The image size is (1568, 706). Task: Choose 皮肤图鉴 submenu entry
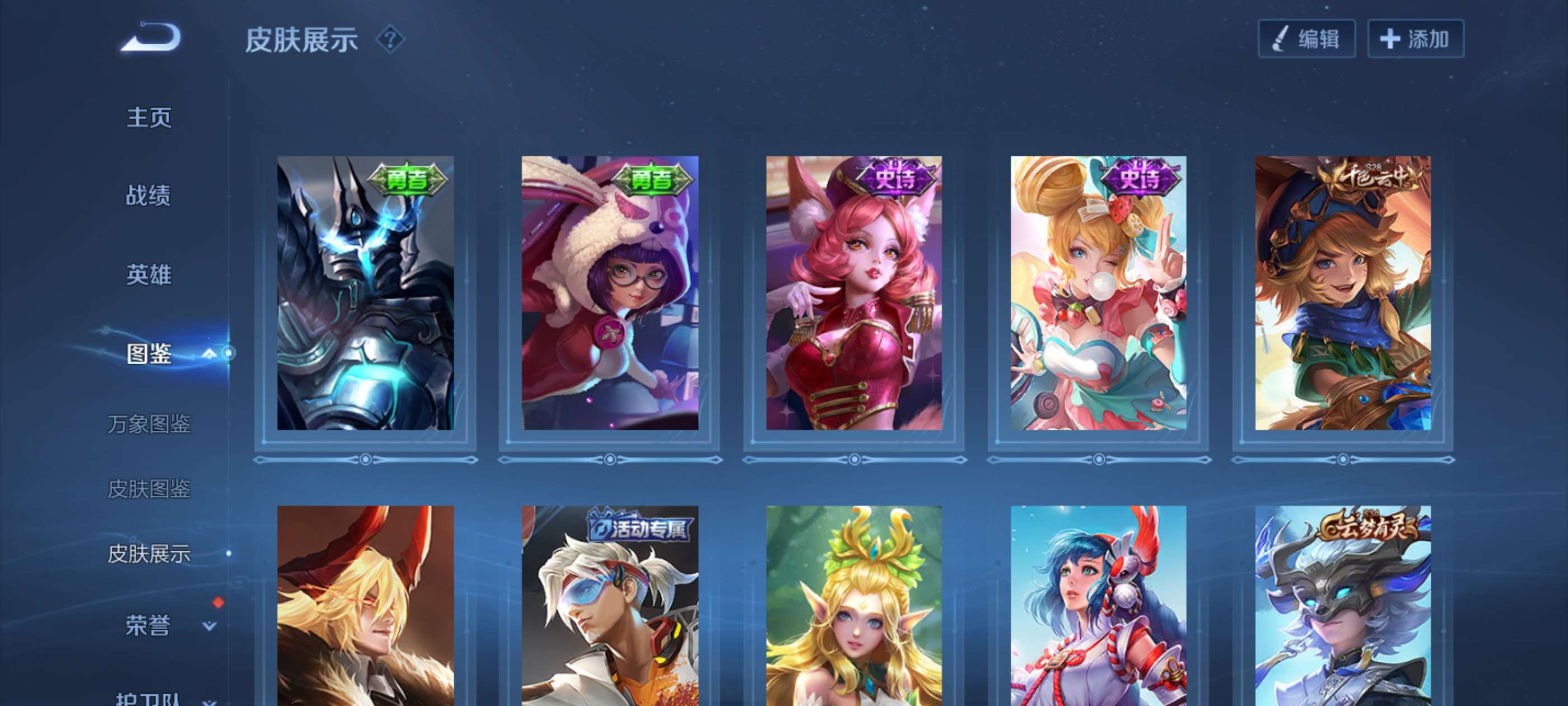(148, 489)
